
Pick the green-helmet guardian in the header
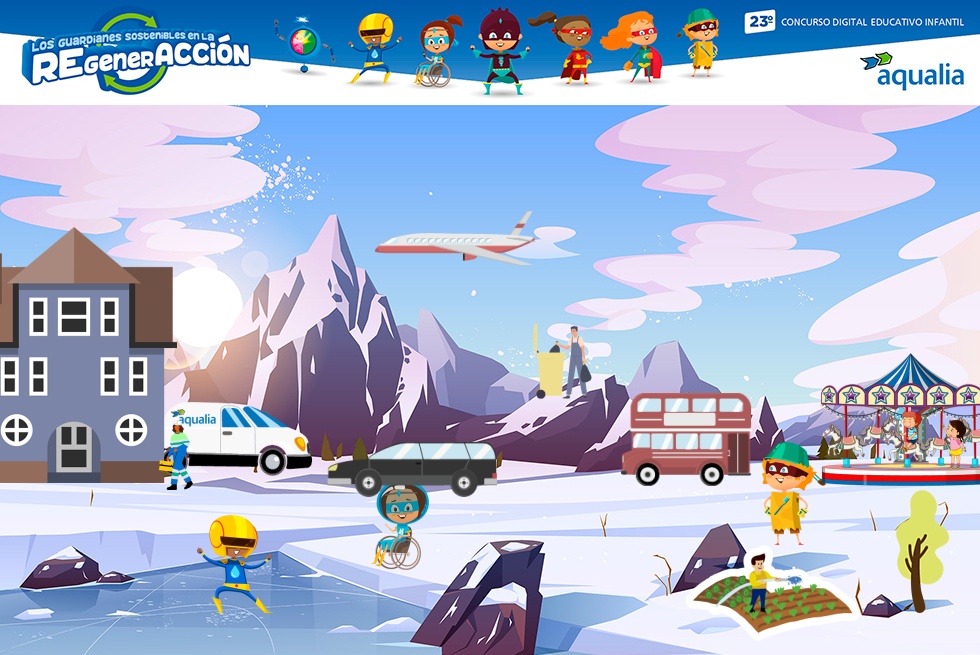pos(701,43)
